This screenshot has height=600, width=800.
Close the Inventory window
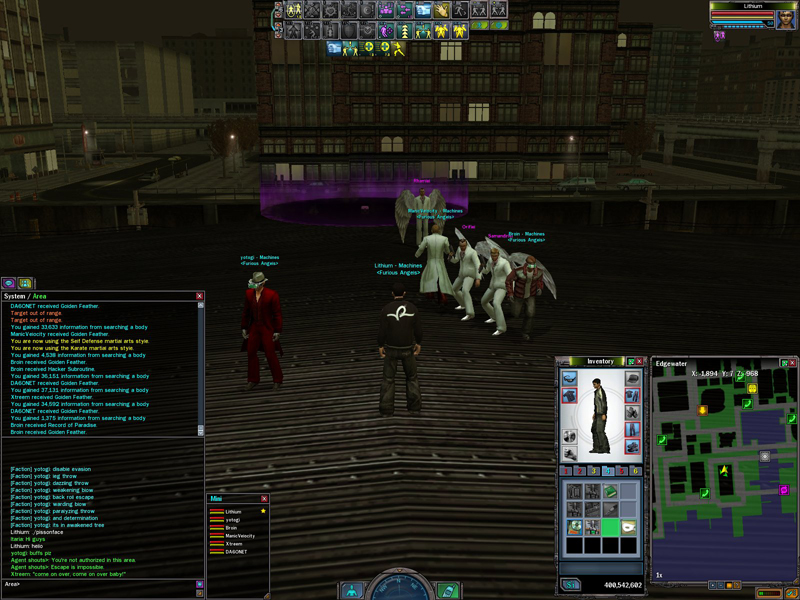641,361
